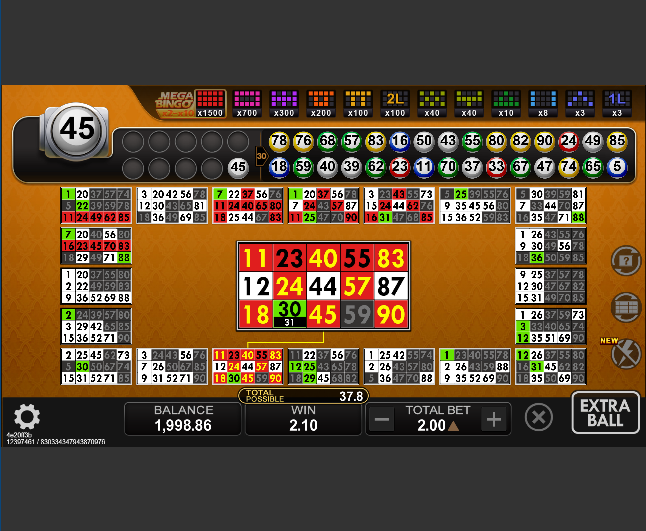Viewport: 646px width, 531px height.
Task: Click the large center bingo card
Action: point(322,287)
